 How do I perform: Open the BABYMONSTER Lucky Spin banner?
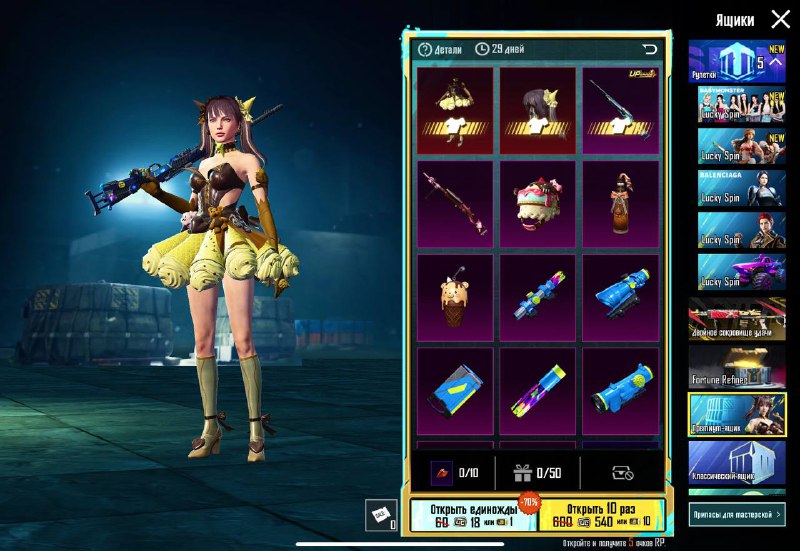(736, 104)
